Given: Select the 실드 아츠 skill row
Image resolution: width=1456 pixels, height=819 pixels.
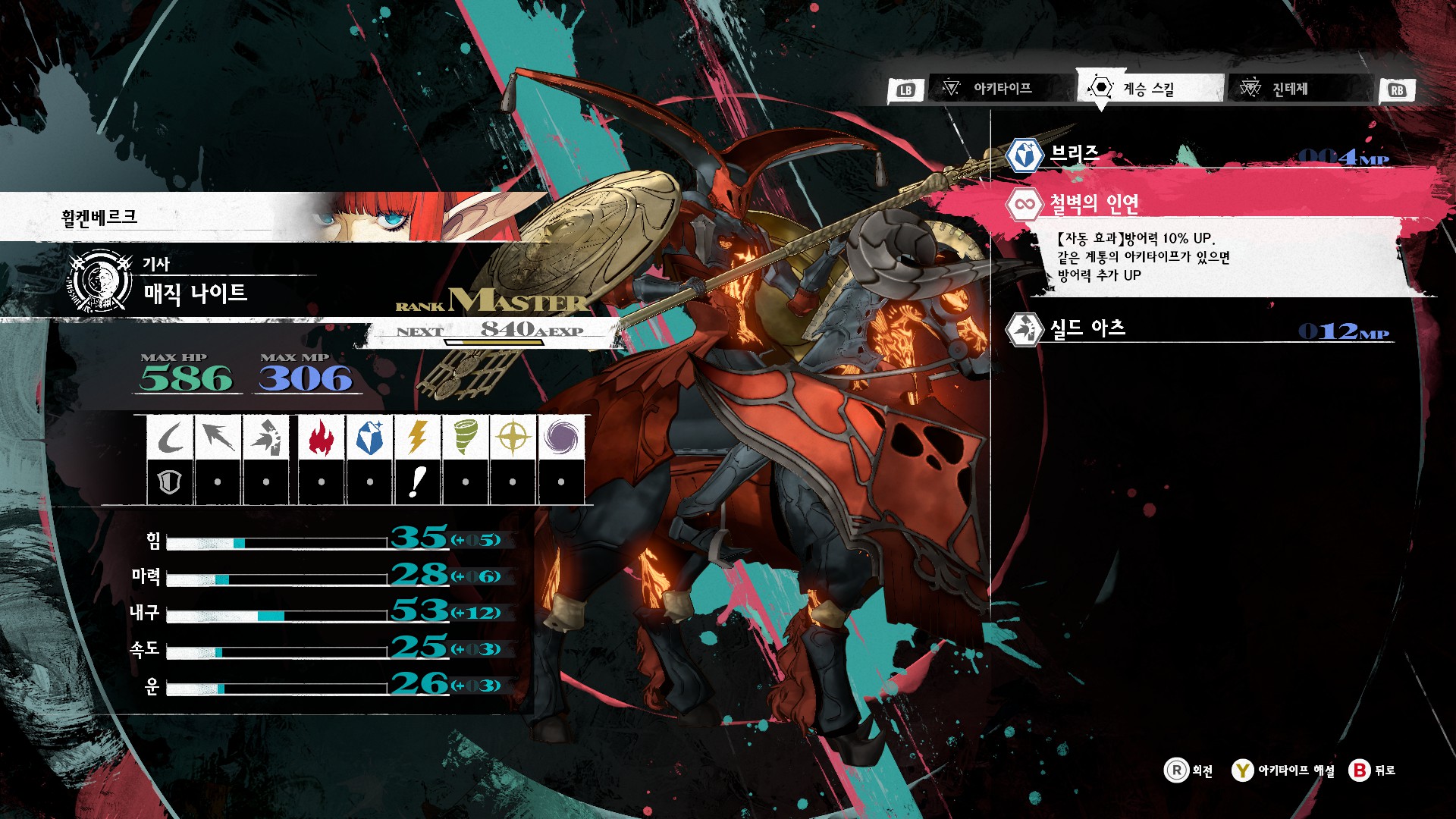Looking at the screenshot, I should pyautogui.click(x=1198, y=329).
